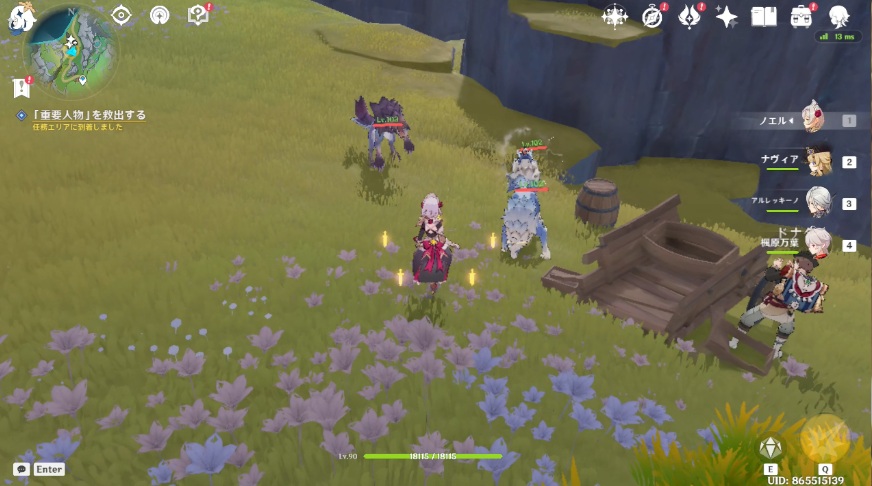Viewport: 872px width, 486px height.
Task: Activate the Elemental Skill icon
Action: pos(770,448)
